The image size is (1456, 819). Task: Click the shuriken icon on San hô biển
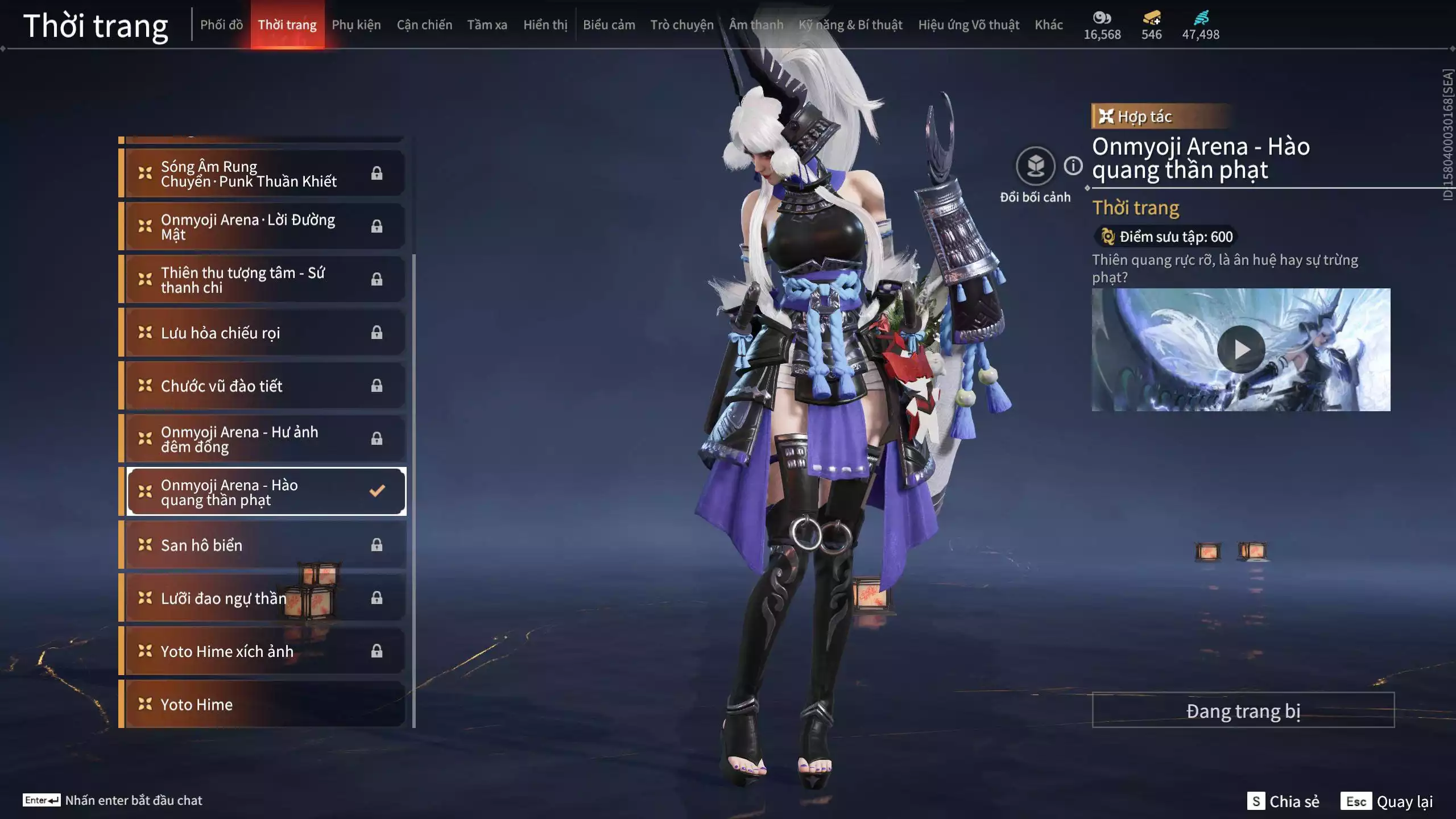(x=144, y=545)
